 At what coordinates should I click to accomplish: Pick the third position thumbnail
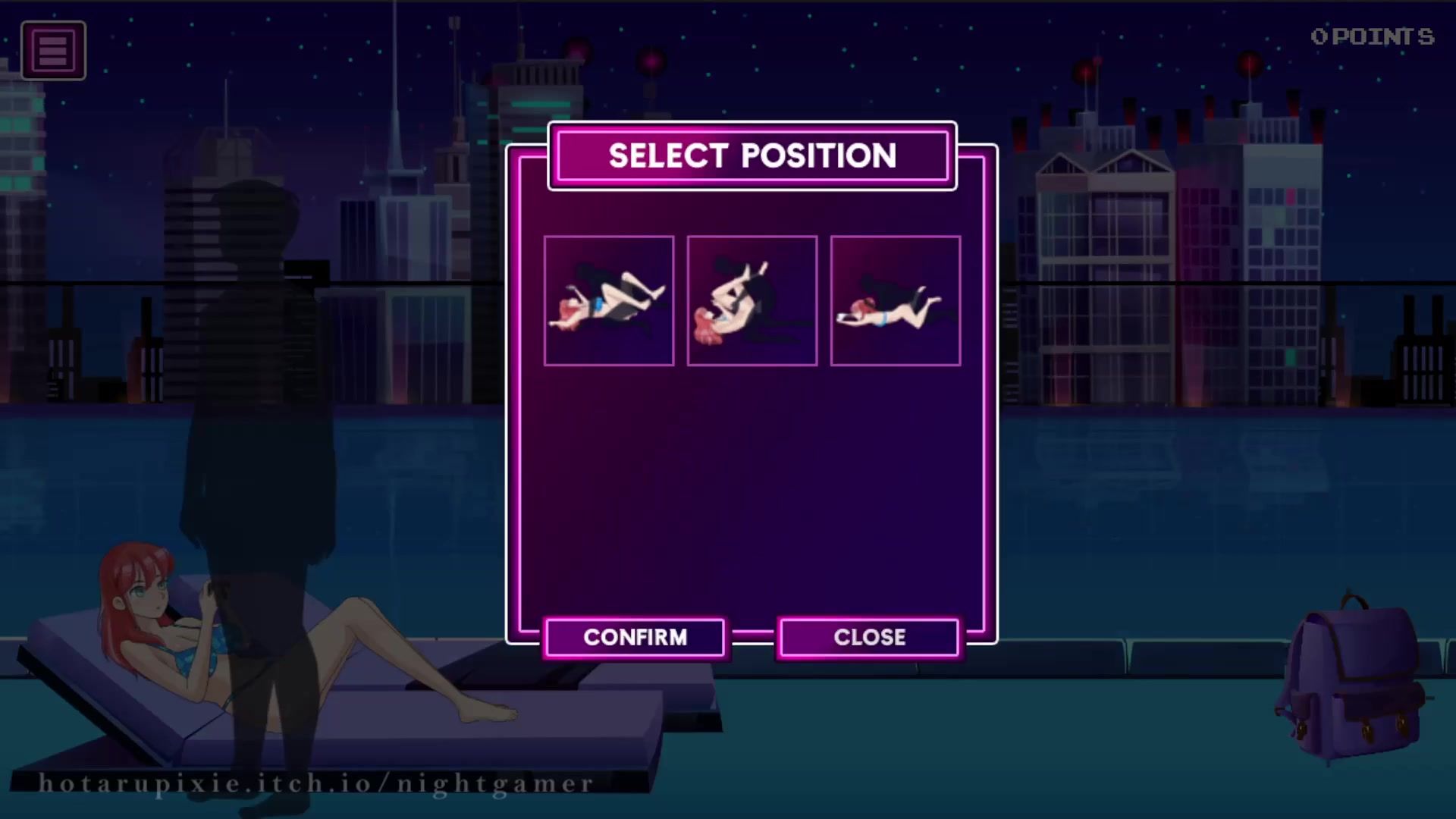point(895,301)
